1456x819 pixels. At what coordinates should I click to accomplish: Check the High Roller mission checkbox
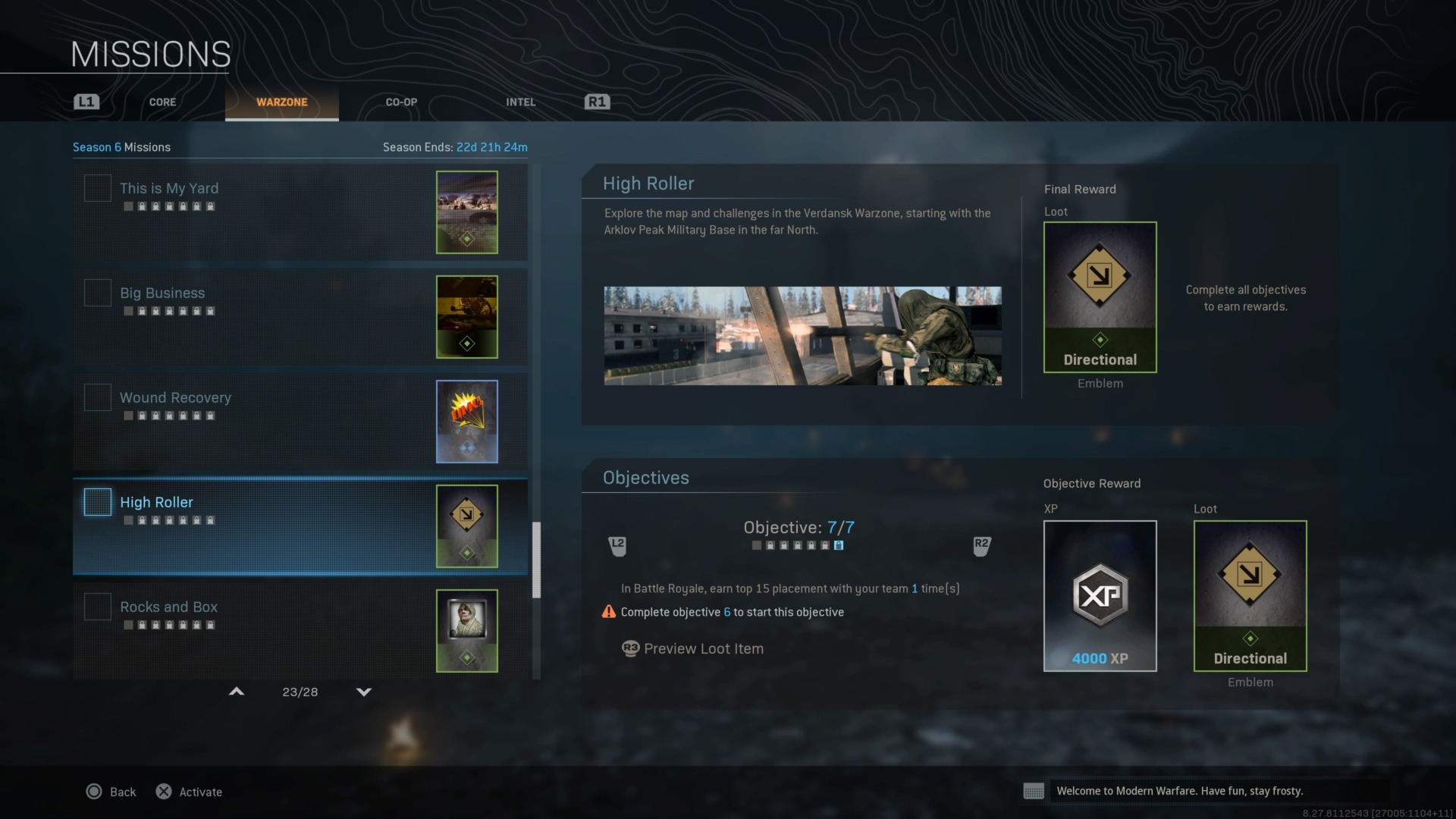(97, 501)
